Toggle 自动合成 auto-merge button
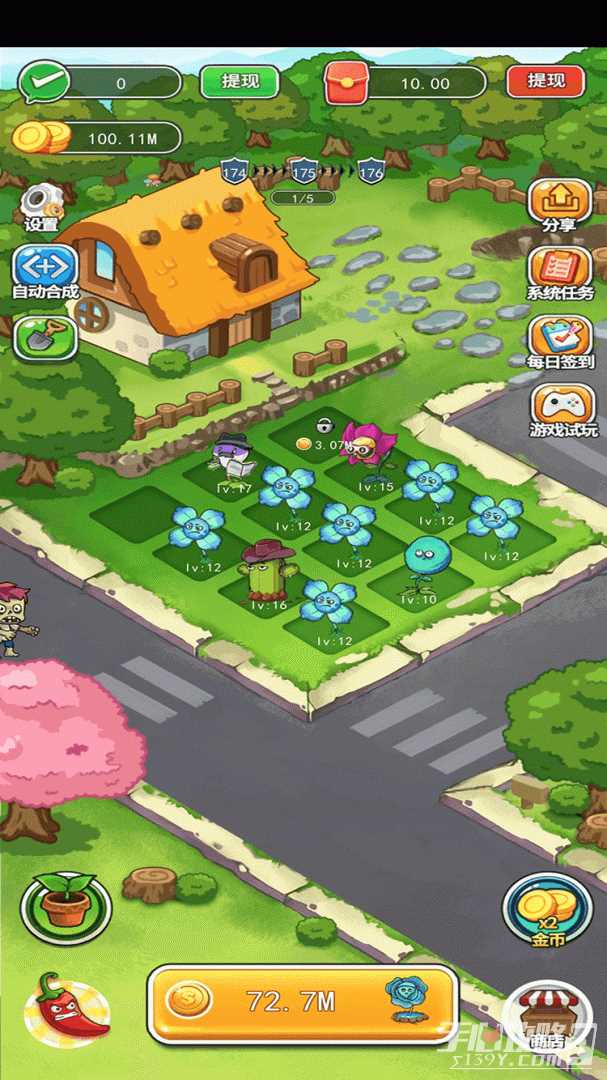 click(x=45, y=270)
